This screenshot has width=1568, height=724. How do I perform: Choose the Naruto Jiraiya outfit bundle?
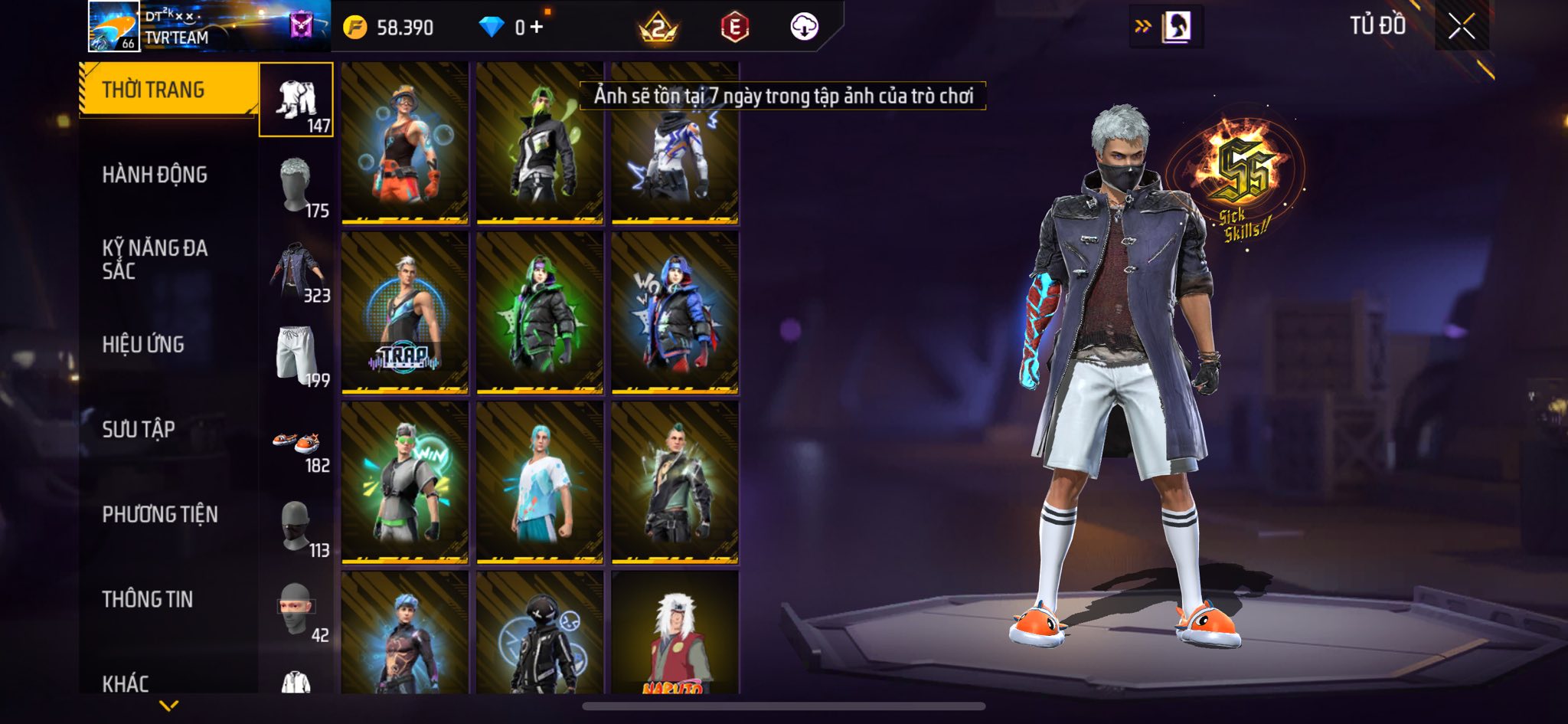tap(675, 632)
